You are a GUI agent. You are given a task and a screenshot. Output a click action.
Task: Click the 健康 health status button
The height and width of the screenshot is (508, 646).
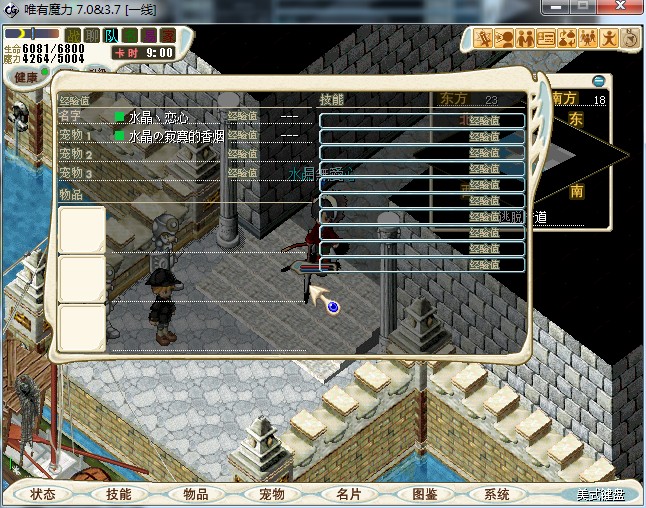pos(27,78)
